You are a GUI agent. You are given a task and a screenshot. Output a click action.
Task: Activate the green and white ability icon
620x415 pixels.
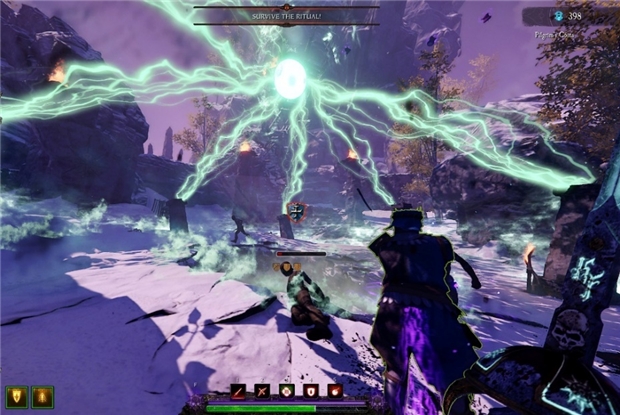[286, 391]
